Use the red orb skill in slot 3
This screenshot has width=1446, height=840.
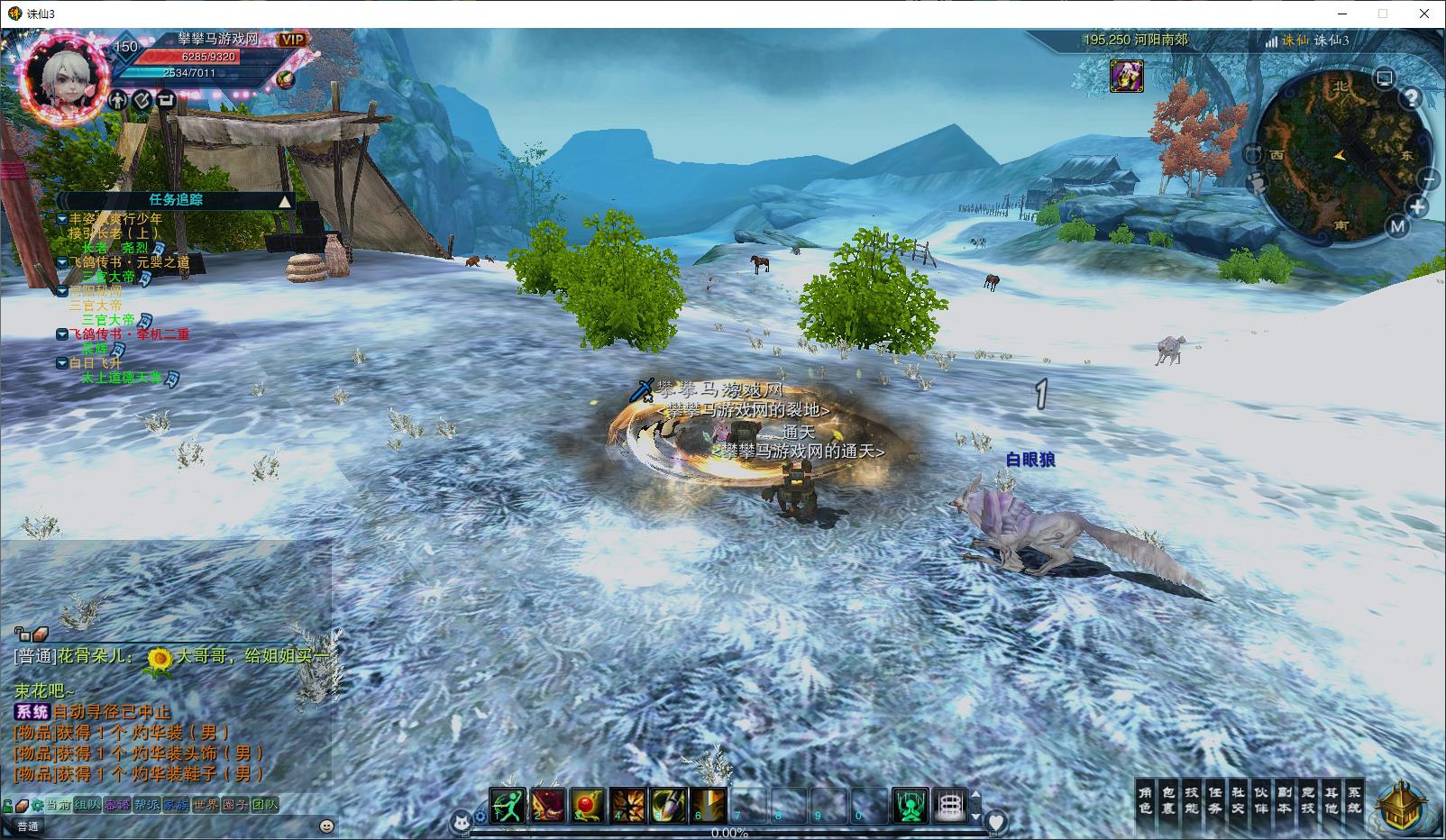pyautogui.click(x=588, y=805)
